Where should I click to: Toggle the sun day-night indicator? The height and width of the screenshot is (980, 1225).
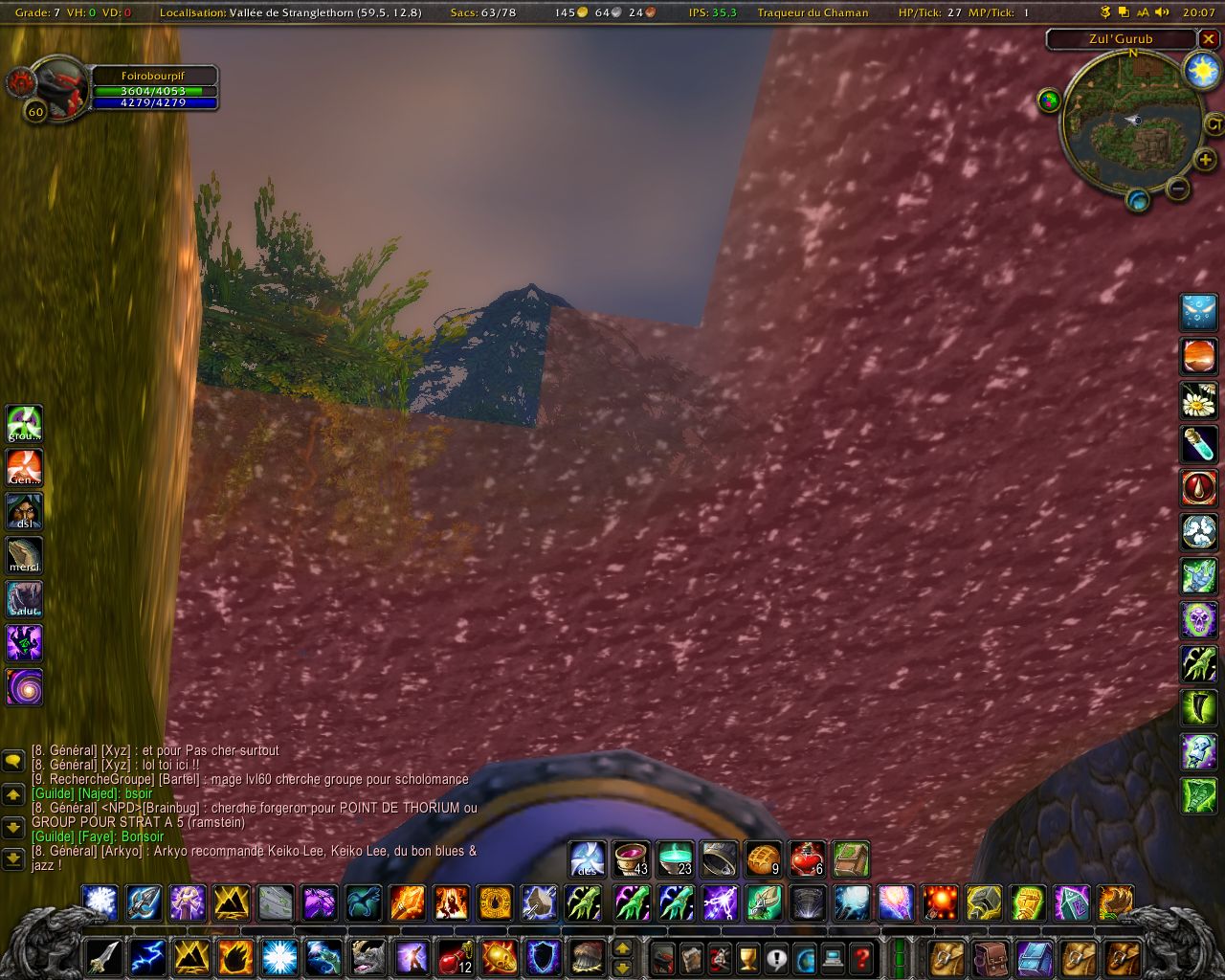[1201, 70]
